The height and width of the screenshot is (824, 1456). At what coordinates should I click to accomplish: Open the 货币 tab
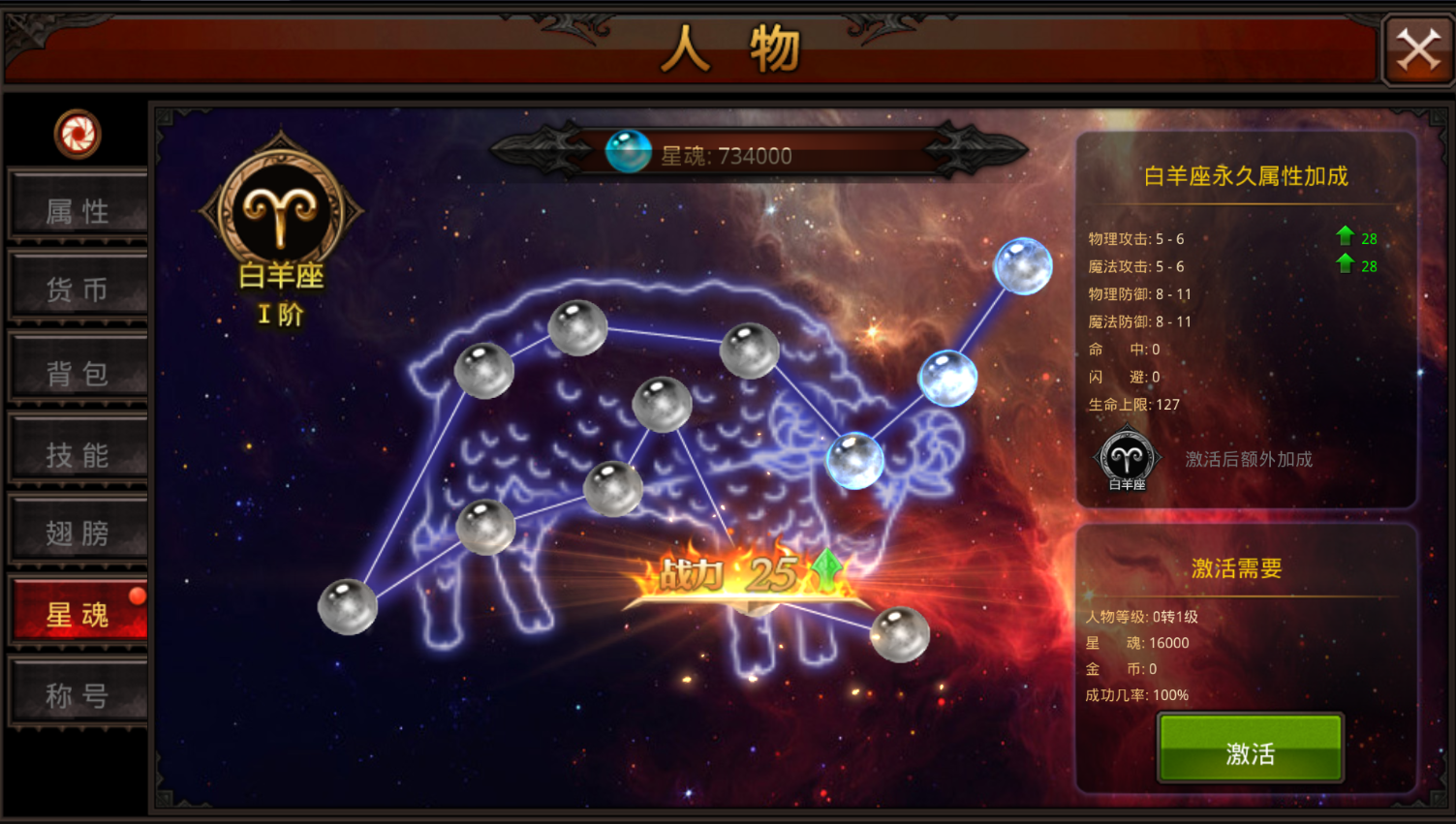coord(77,289)
